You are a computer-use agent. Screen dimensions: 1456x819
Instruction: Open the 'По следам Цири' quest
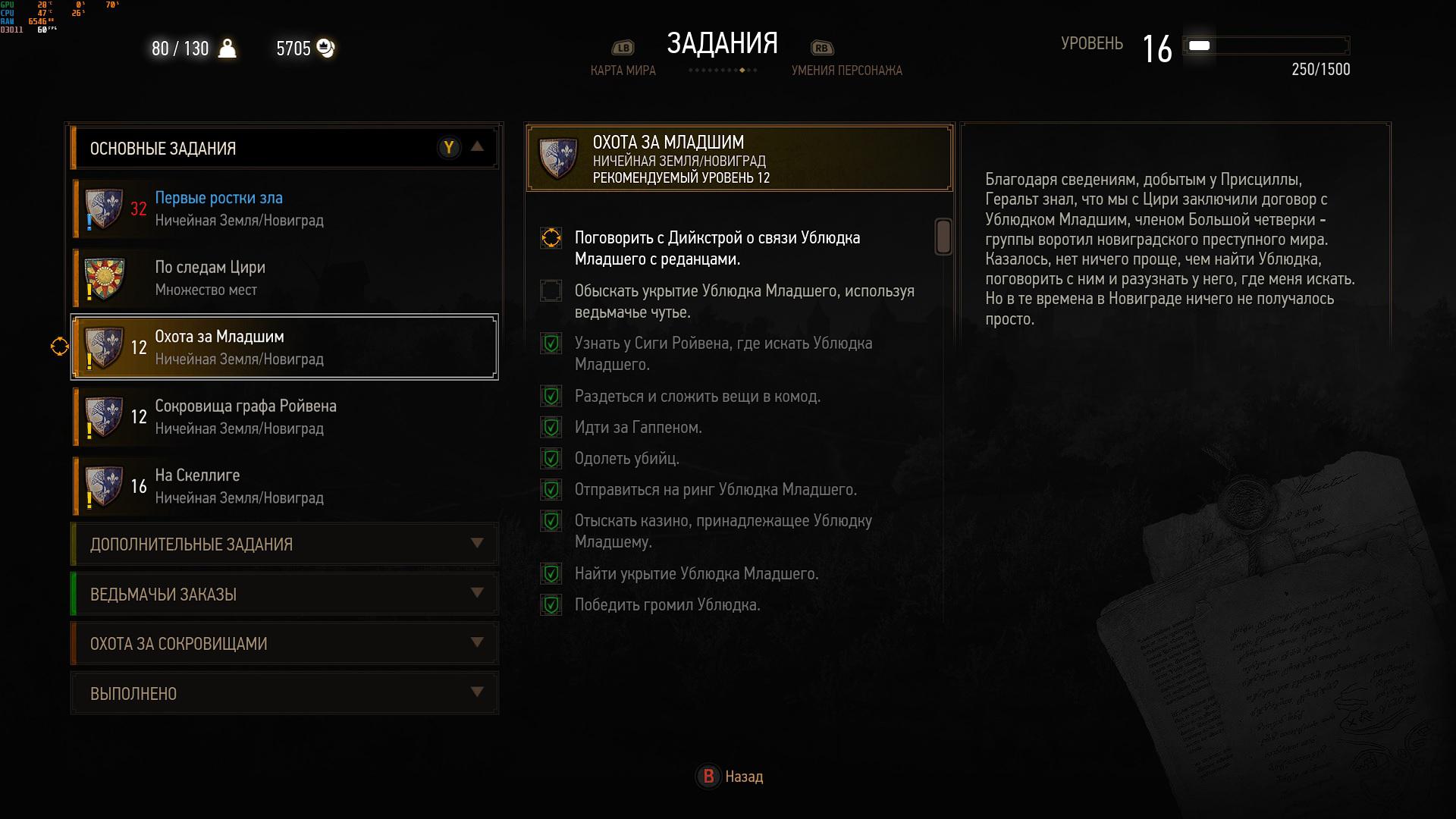click(284, 278)
